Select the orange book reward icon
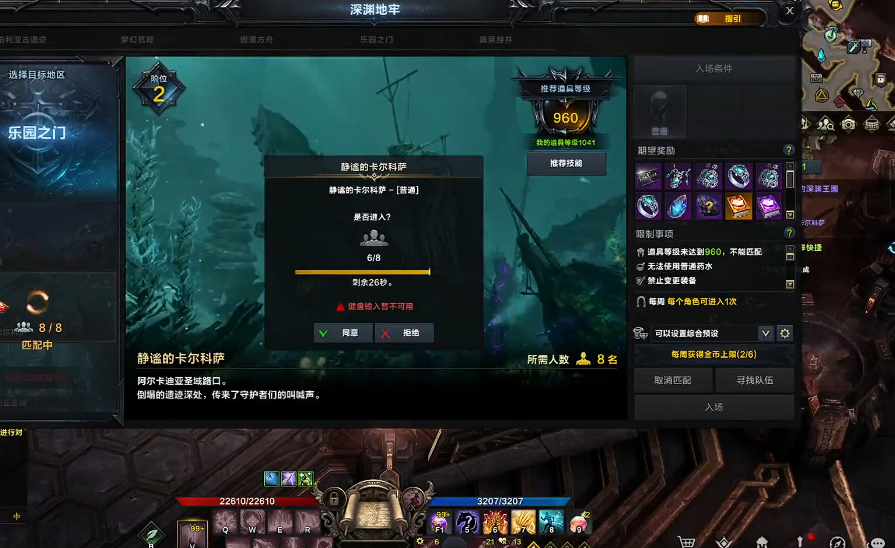The image size is (895, 548). tap(738, 206)
